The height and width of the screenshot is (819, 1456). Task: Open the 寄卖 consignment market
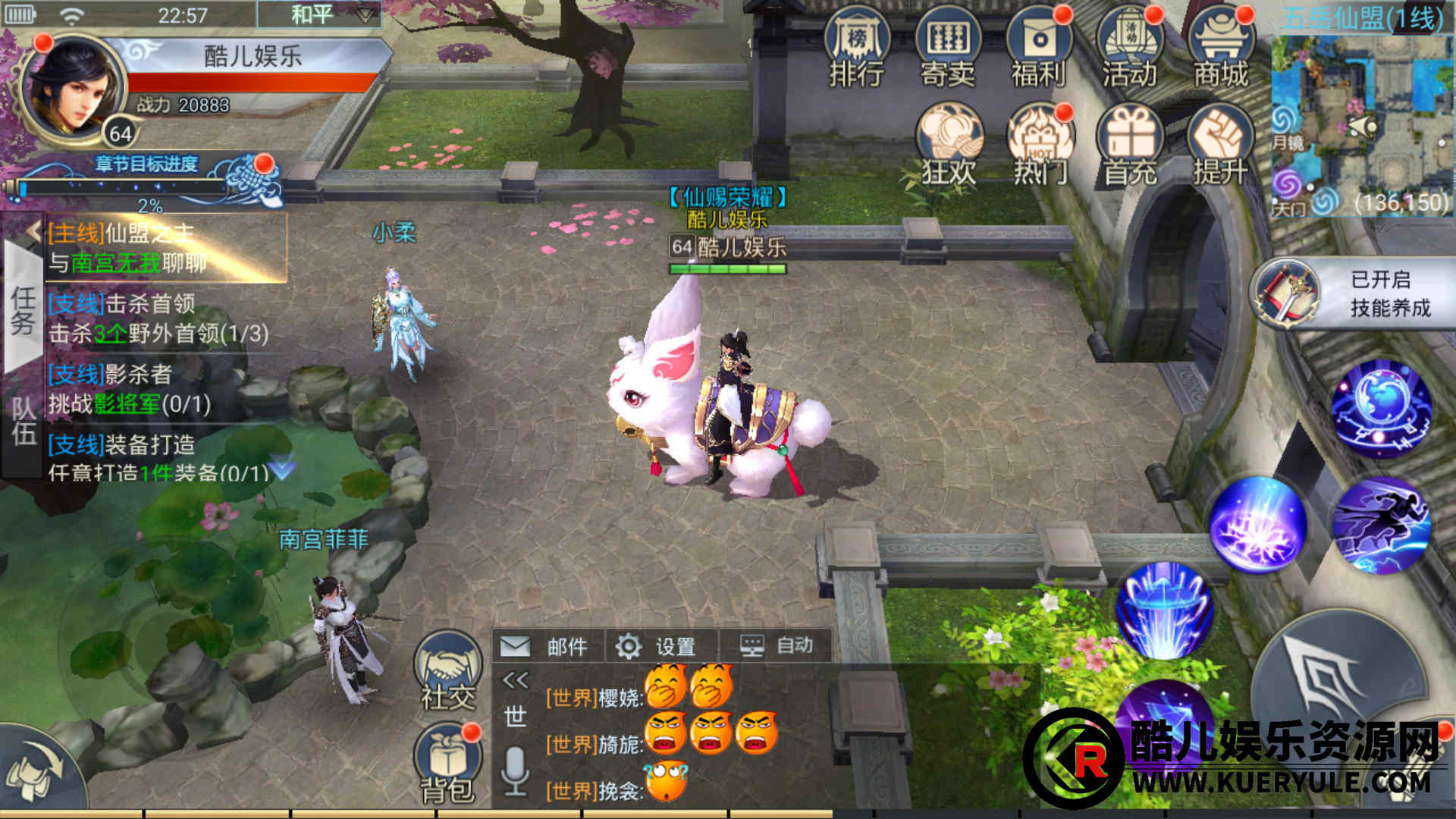coord(948,47)
